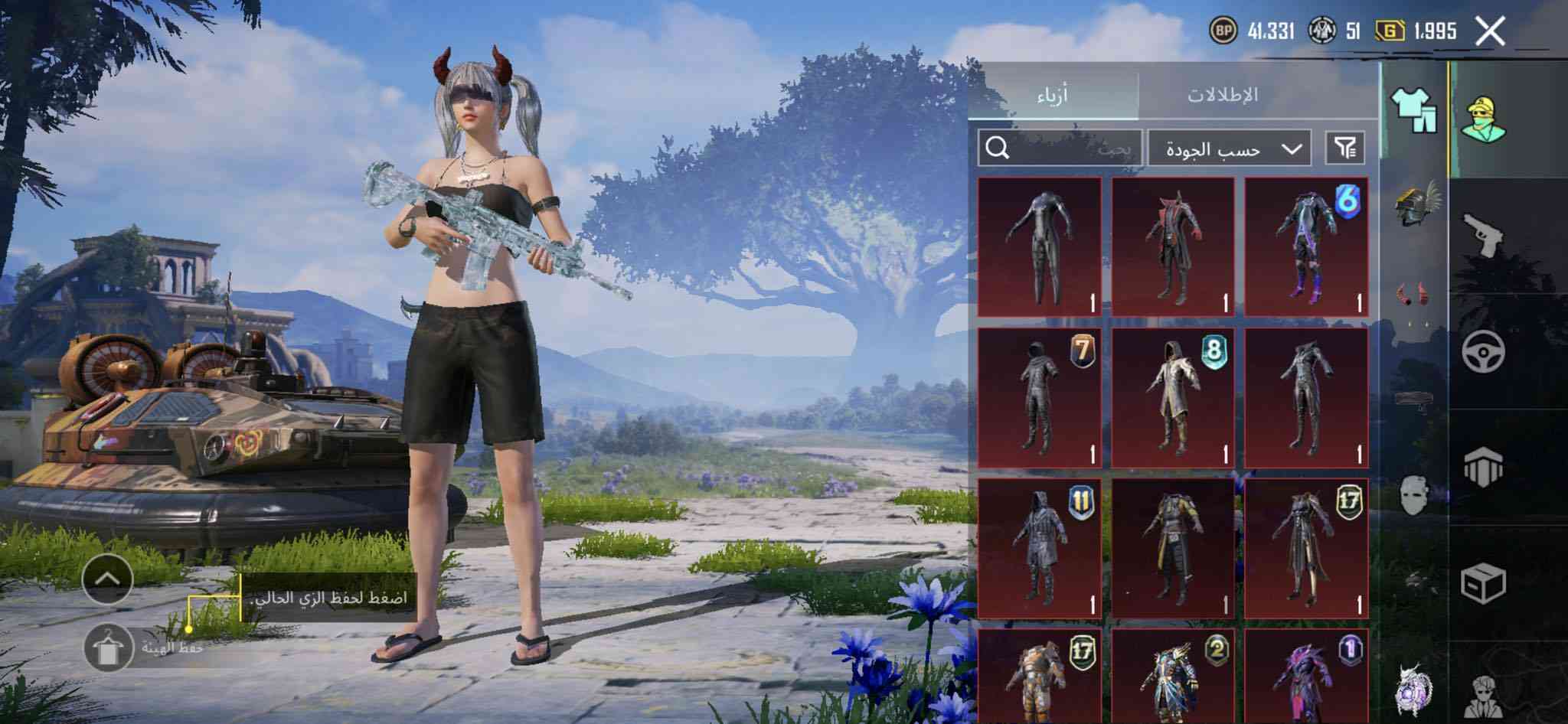Close the inventory with the X button
The height and width of the screenshot is (724, 1568).
[1490, 32]
